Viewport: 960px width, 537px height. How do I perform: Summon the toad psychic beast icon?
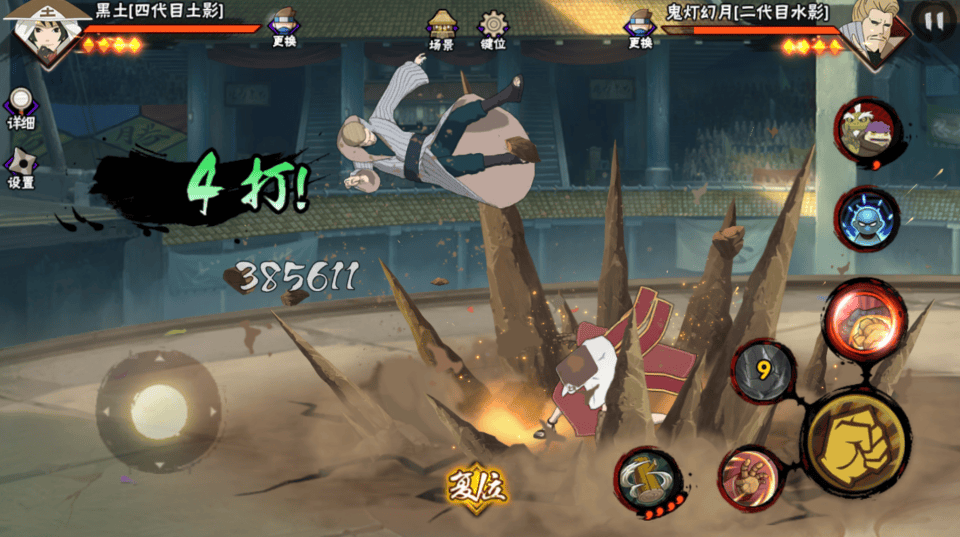click(867, 133)
